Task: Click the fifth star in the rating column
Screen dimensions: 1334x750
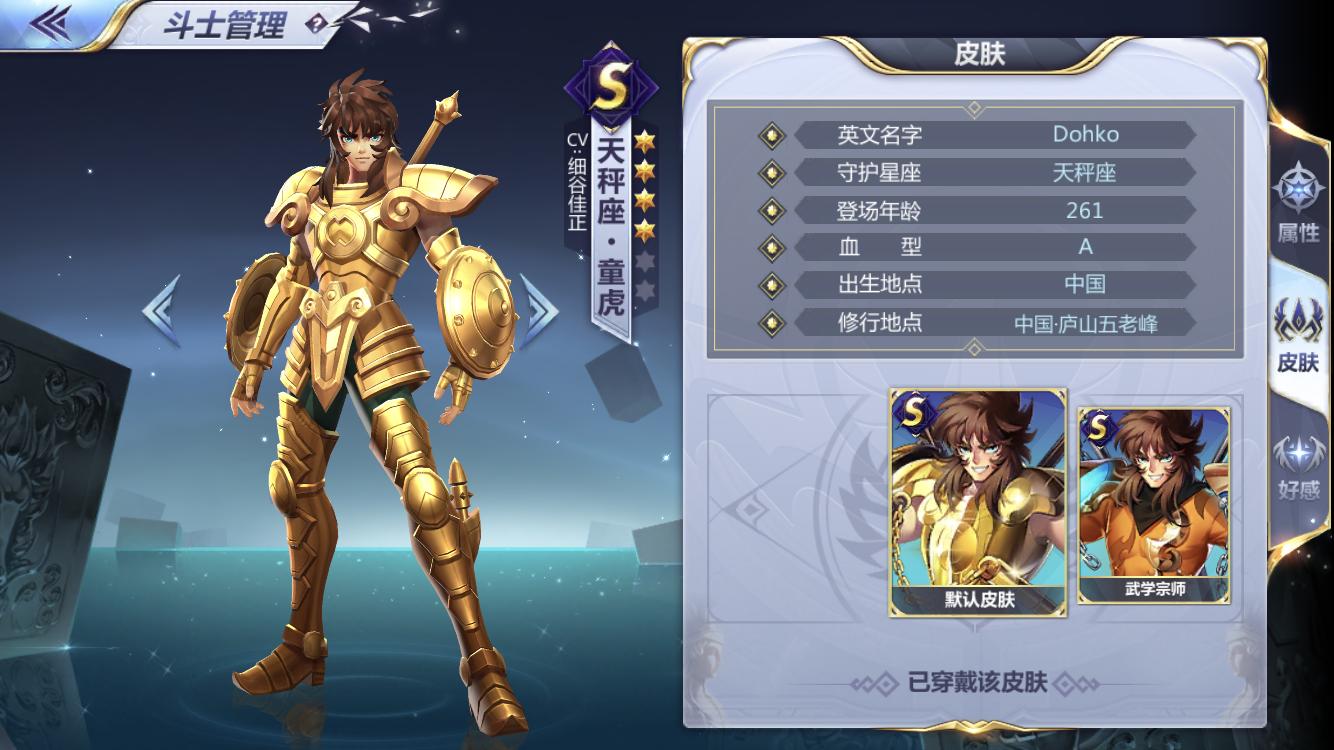Action: click(647, 260)
